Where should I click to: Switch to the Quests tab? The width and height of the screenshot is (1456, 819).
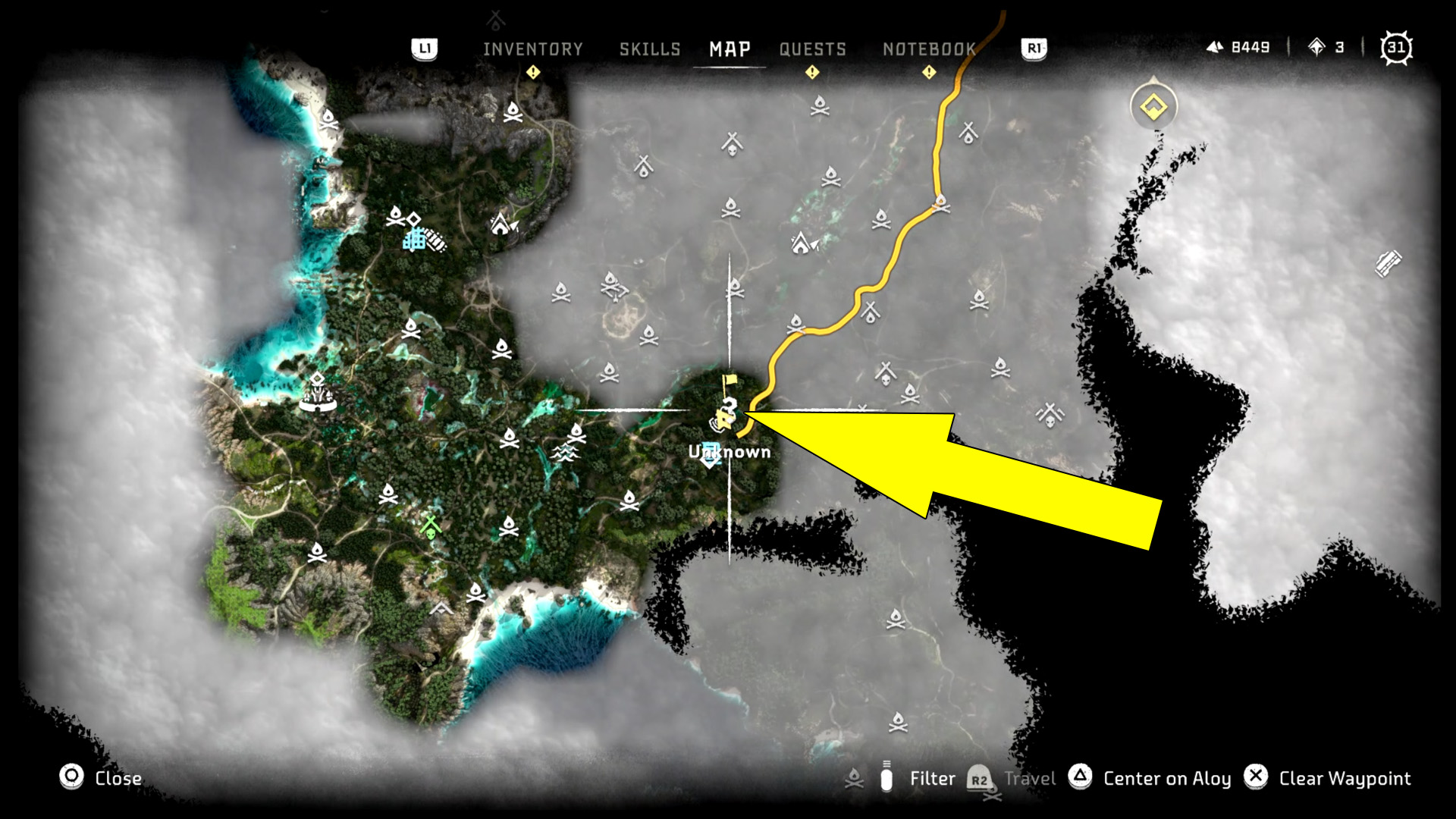(811, 49)
